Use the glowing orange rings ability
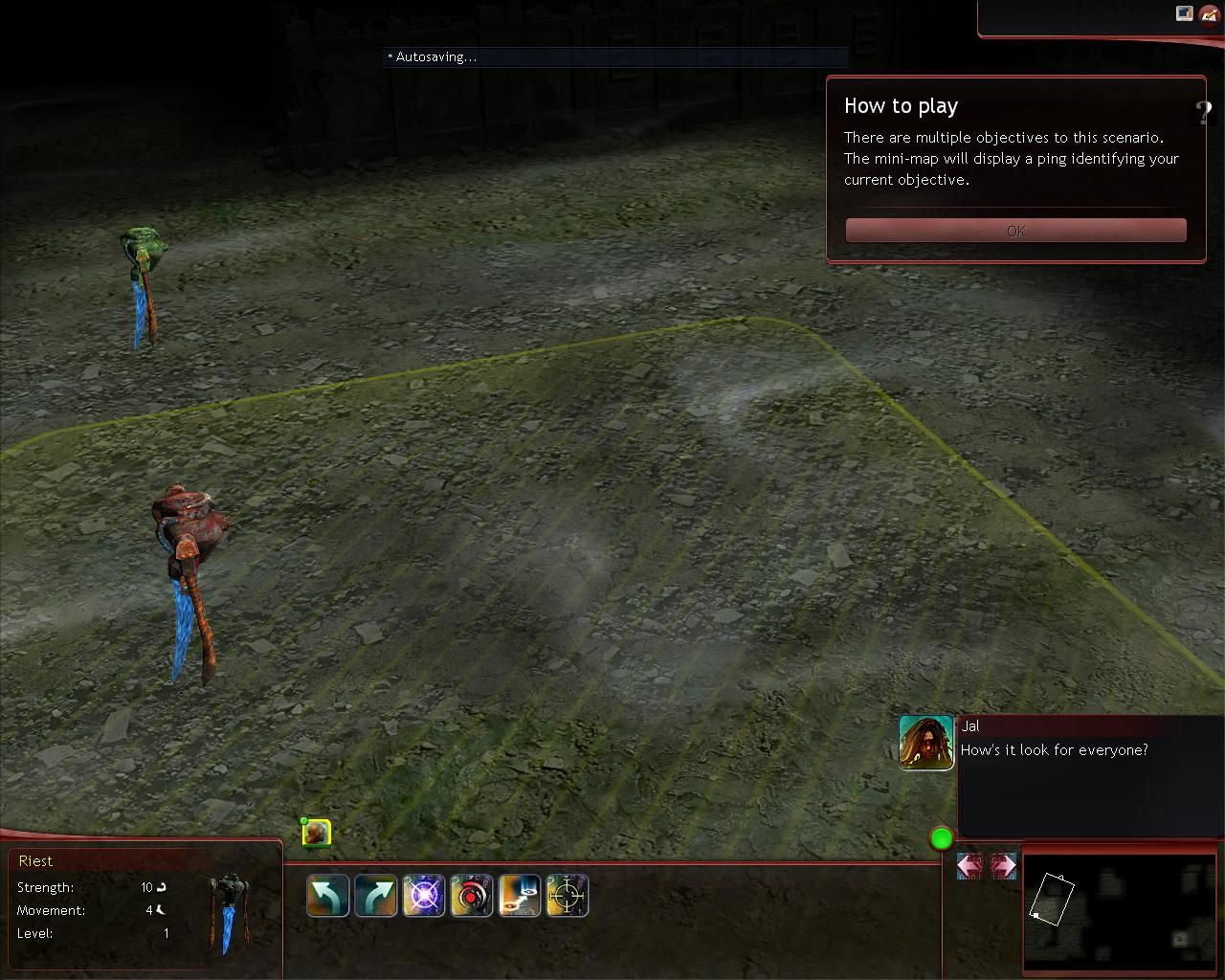This screenshot has height=980, width=1225. [520, 897]
